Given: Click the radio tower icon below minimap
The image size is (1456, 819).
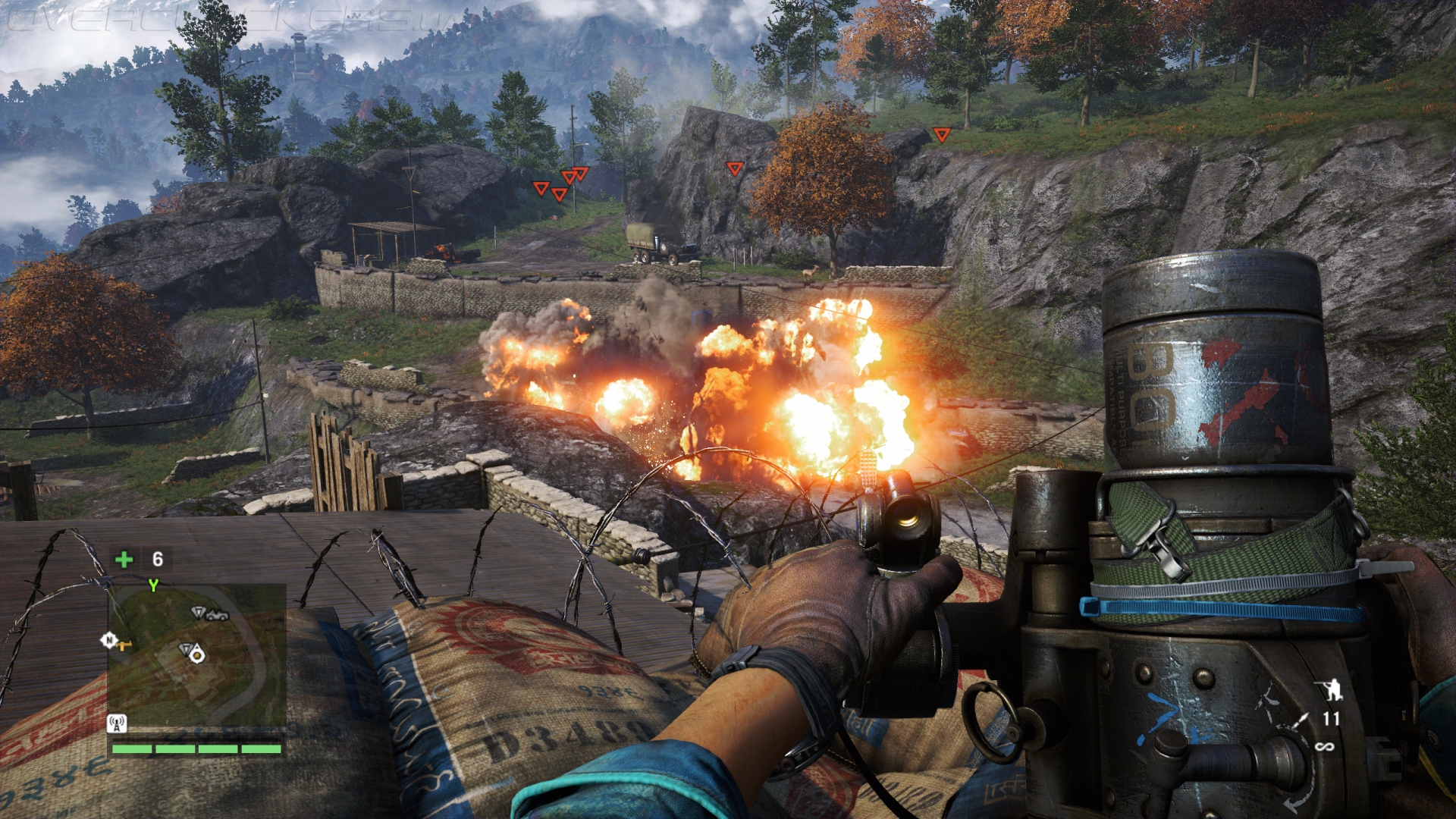Looking at the screenshot, I should coord(117,723).
